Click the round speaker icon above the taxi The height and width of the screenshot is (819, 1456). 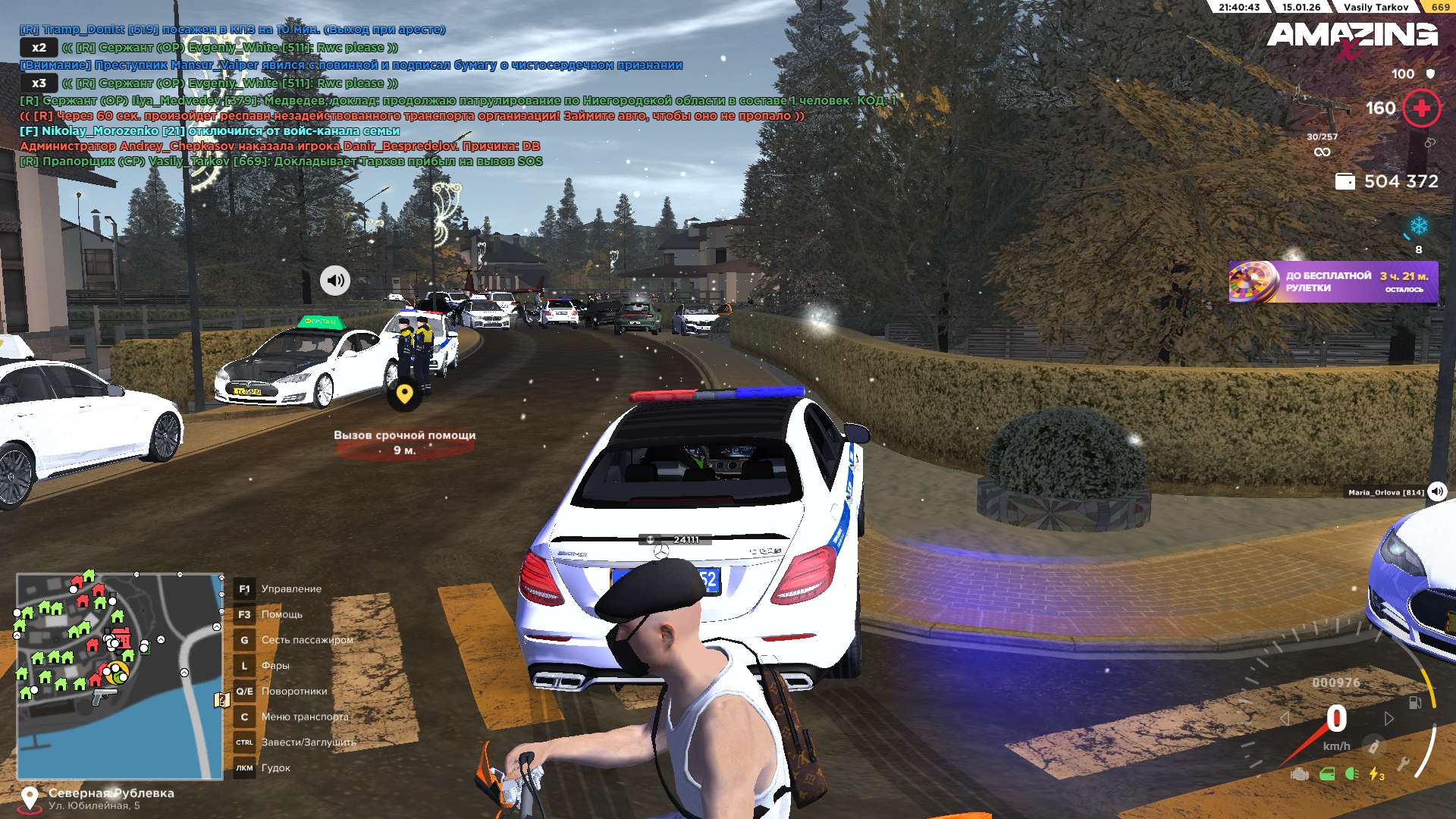[334, 281]
